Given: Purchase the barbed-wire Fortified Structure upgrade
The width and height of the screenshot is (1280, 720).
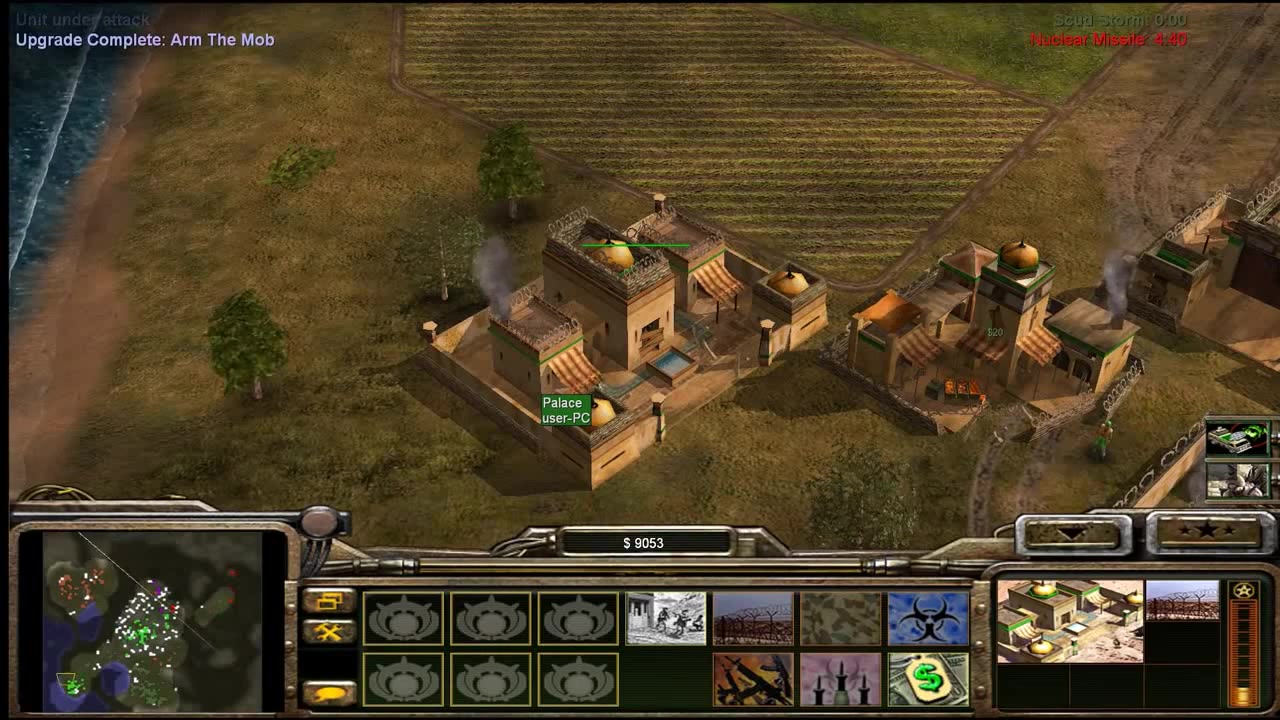Looking at the screenshot, I should 753,618.
